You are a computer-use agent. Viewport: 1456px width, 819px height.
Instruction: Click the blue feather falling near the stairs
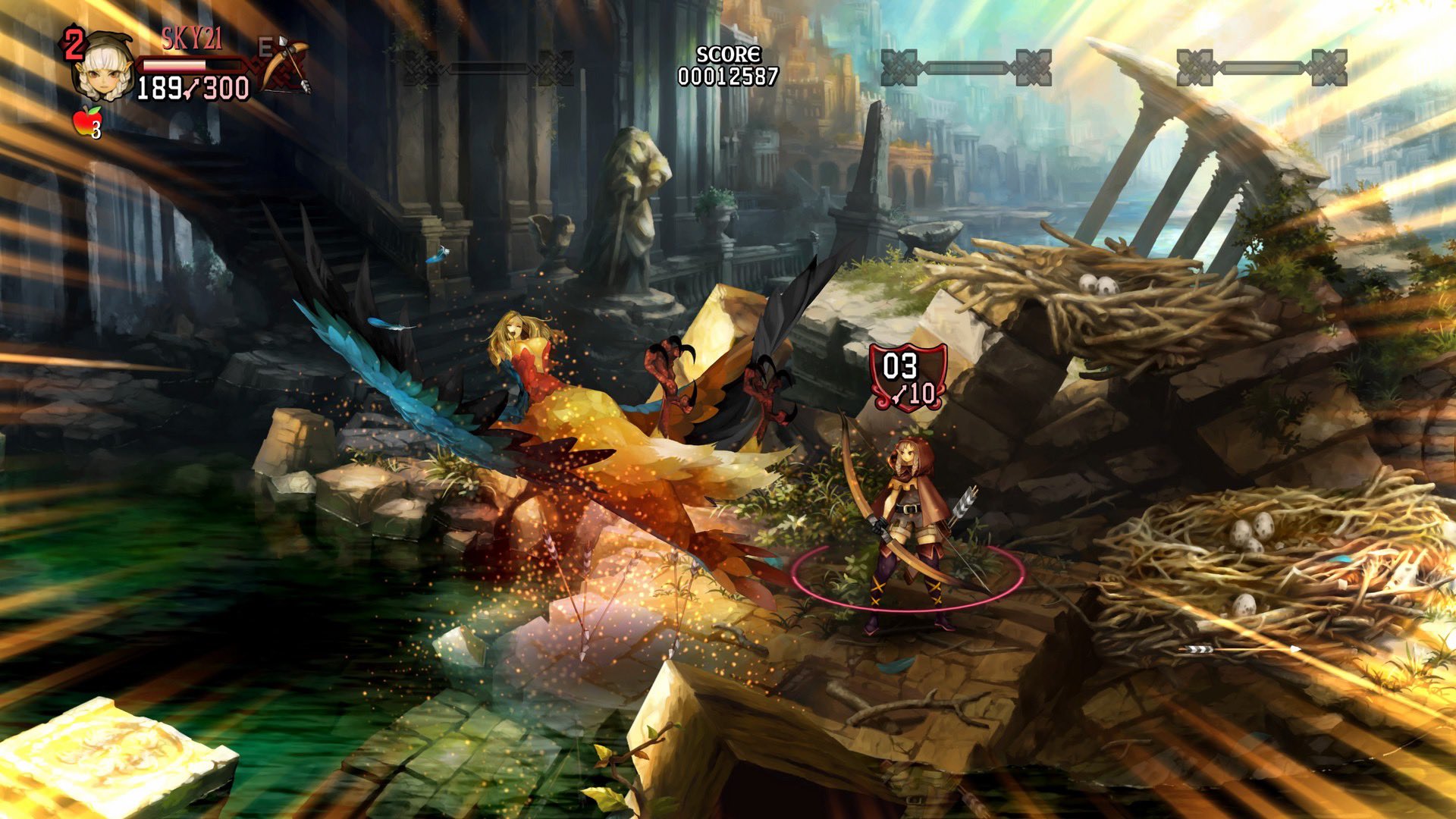438,256
